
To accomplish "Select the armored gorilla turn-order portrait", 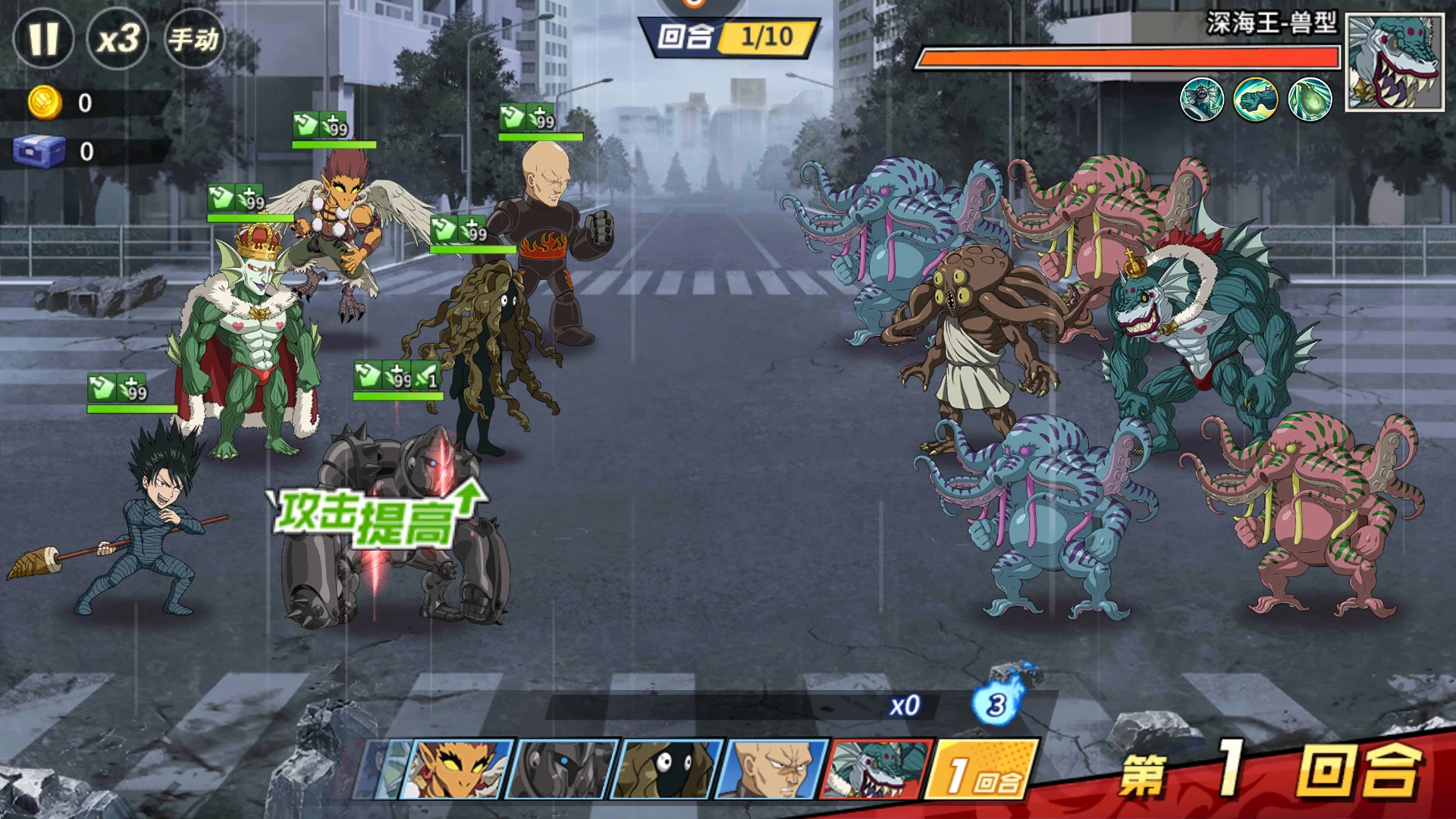I will point(561,770).
